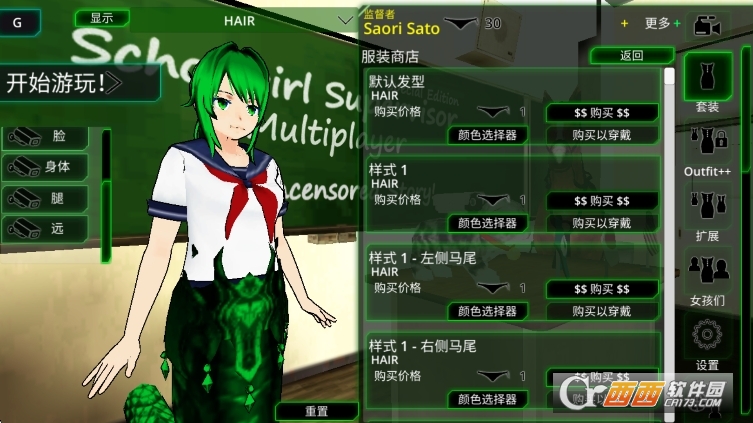Toggle the 显示 display button

coord(101,18)
